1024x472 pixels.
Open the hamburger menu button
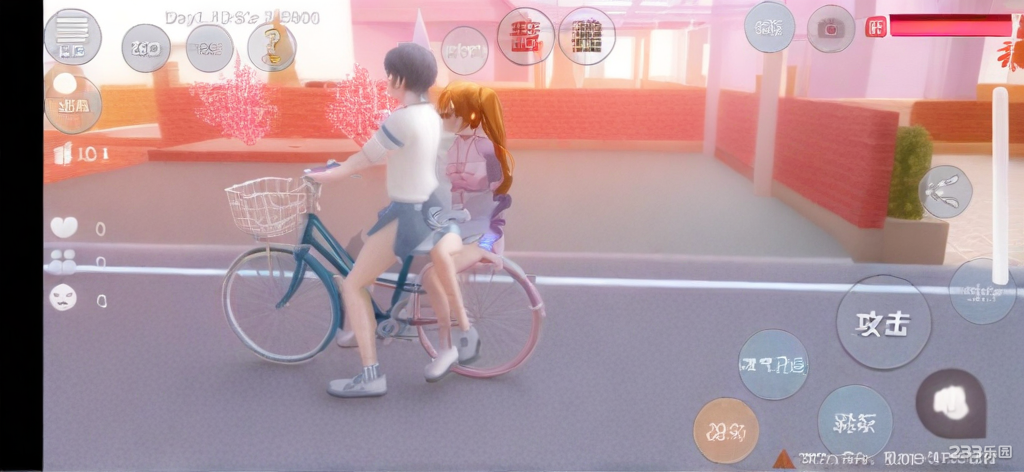click(72, 36)
